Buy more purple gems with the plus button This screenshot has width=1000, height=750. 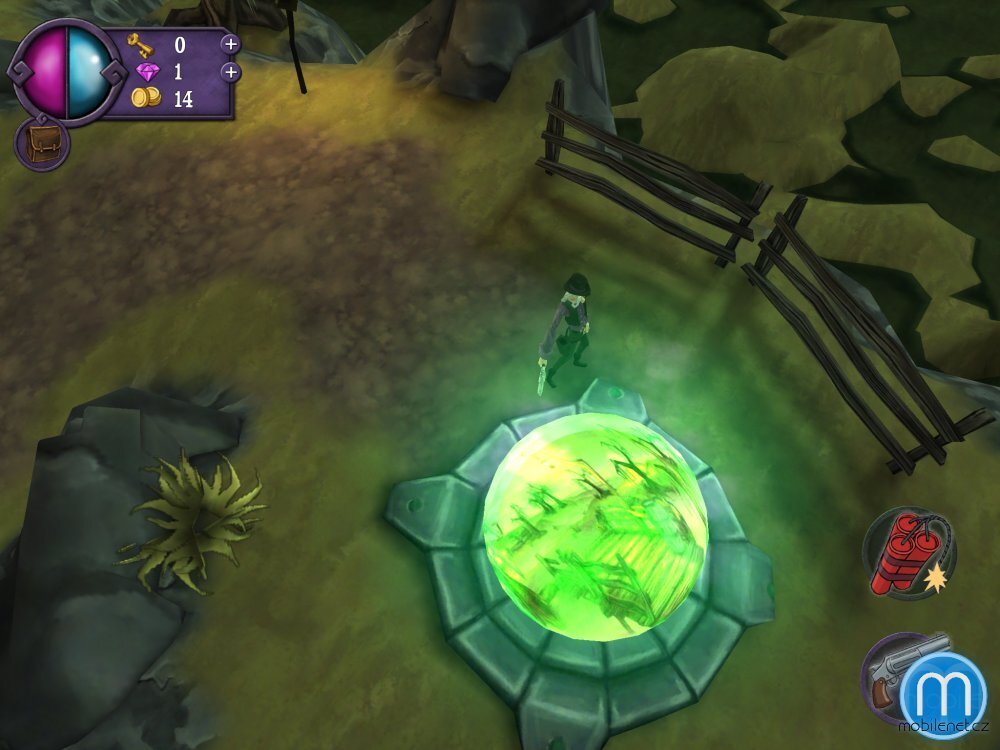point(230,72)
